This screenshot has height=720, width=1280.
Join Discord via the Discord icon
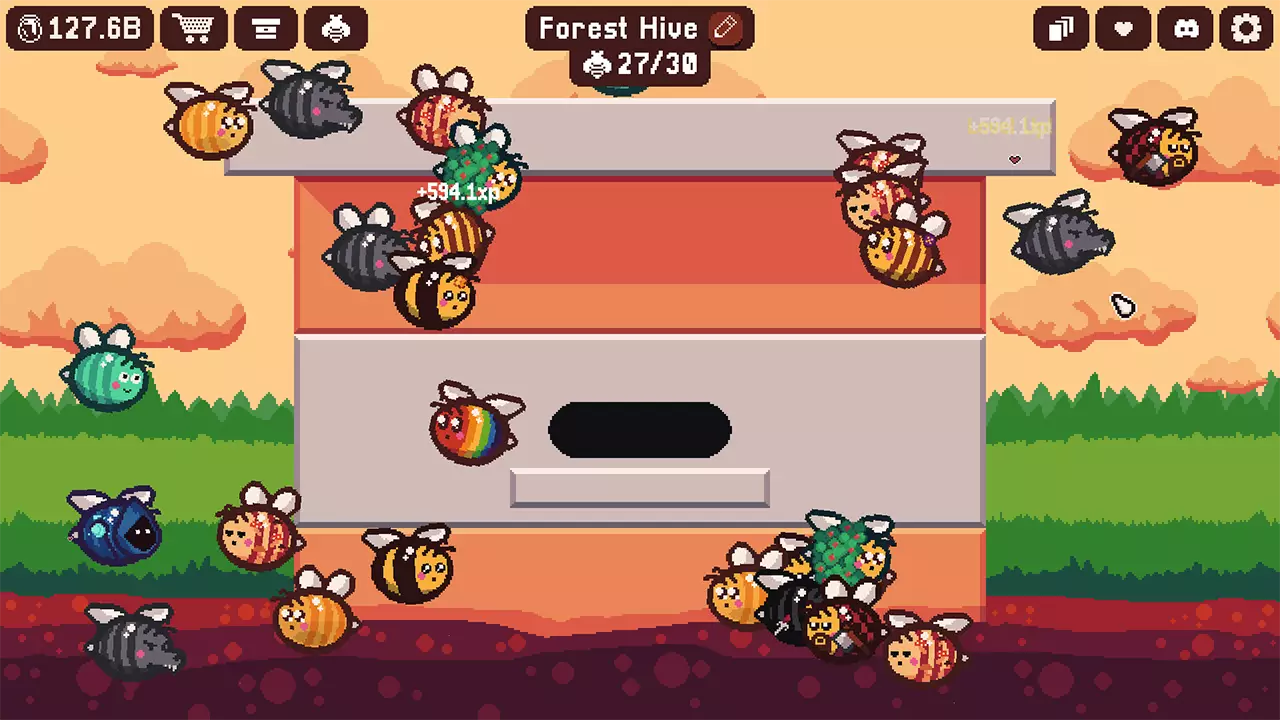[x=1184, y=29]
